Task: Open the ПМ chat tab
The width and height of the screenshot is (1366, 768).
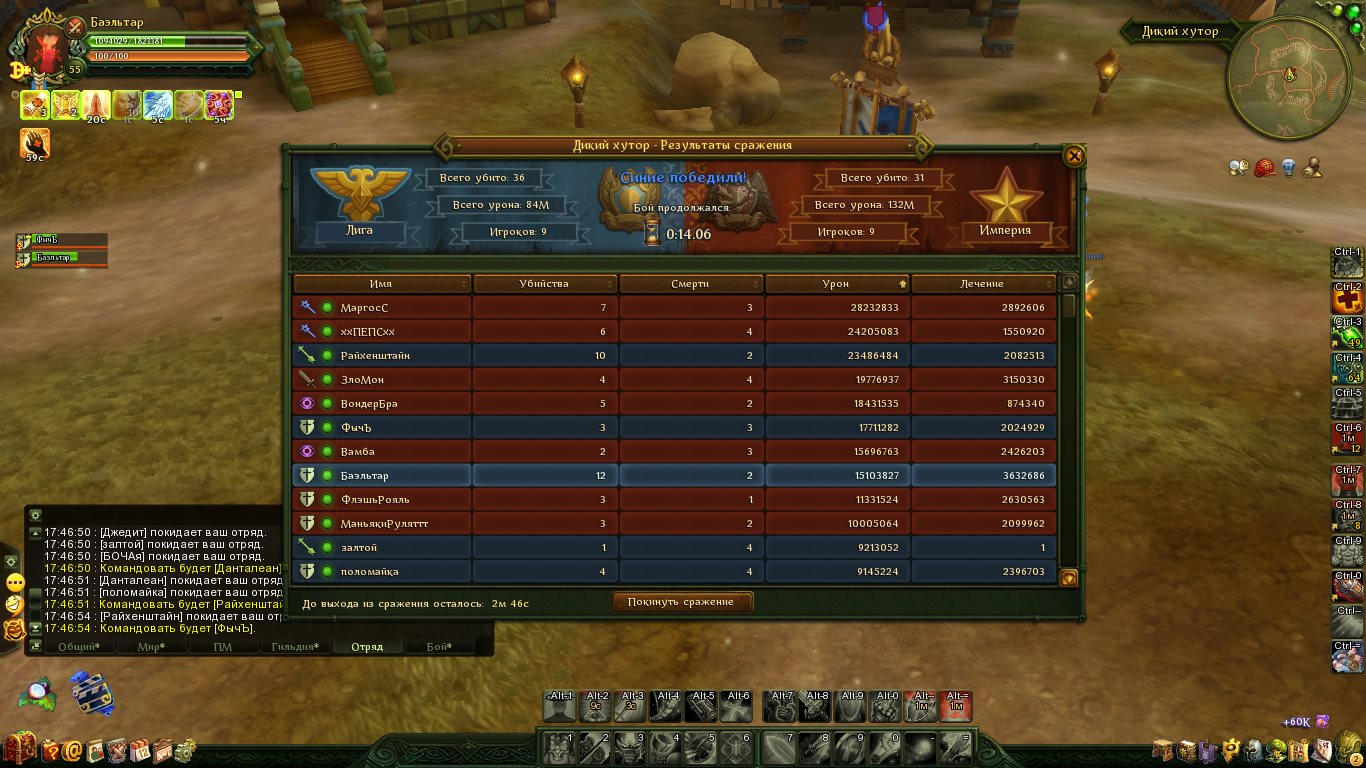Action: click(x=223, y=647)
